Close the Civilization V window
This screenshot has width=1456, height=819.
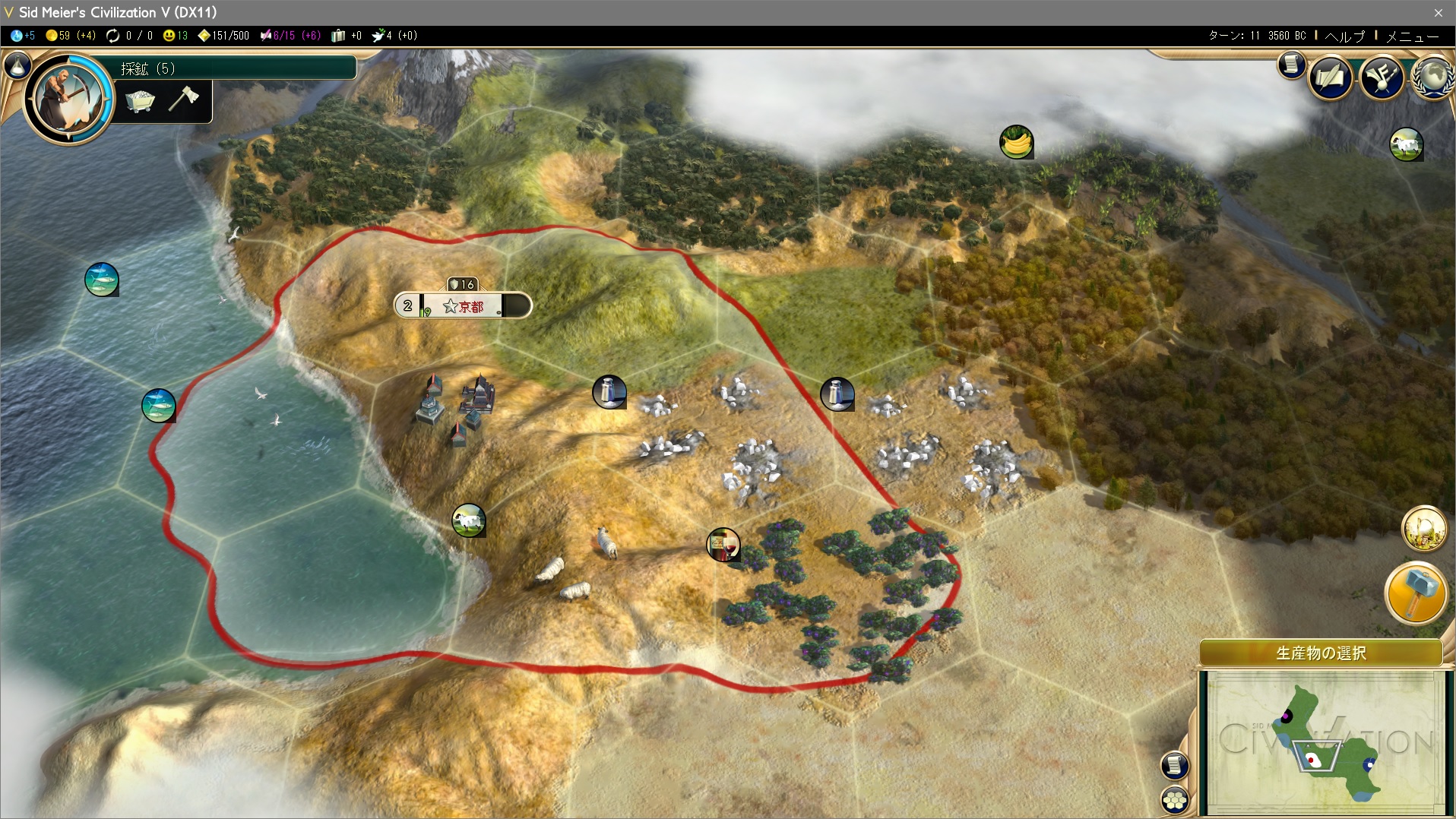(x=1438, y=12)
